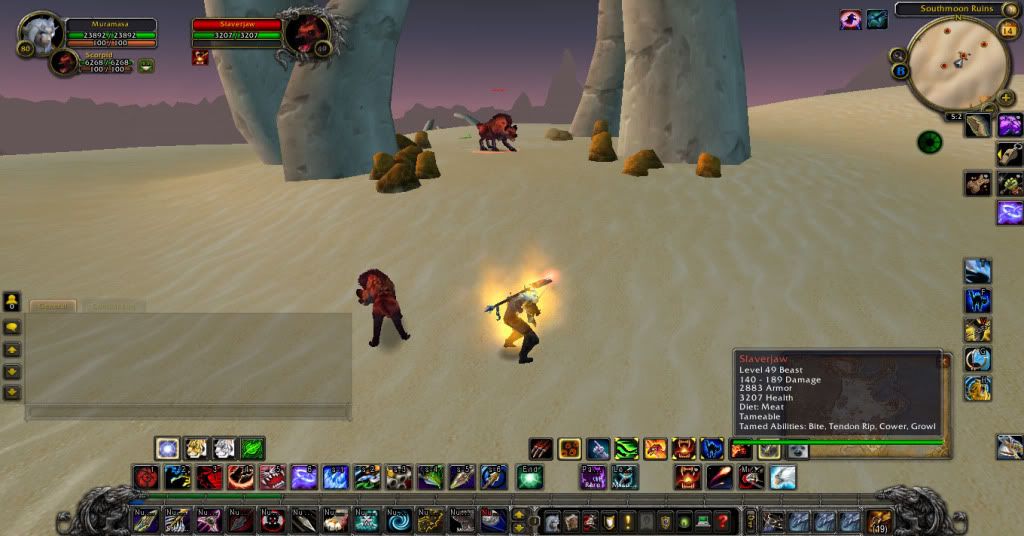The width and height of the screenshot is (1024, 536).
Task: Cast the purple swirl ability in slot 6
Action: pos(303,477)
